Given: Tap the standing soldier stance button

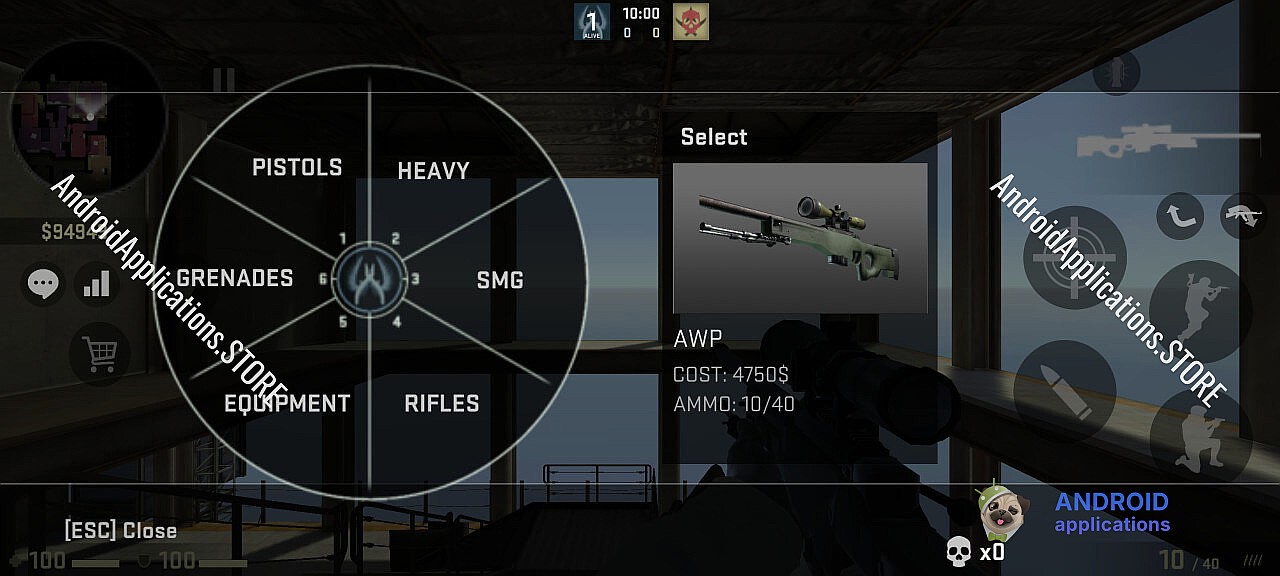Looking at the screenshot, I should [1198, 311].
